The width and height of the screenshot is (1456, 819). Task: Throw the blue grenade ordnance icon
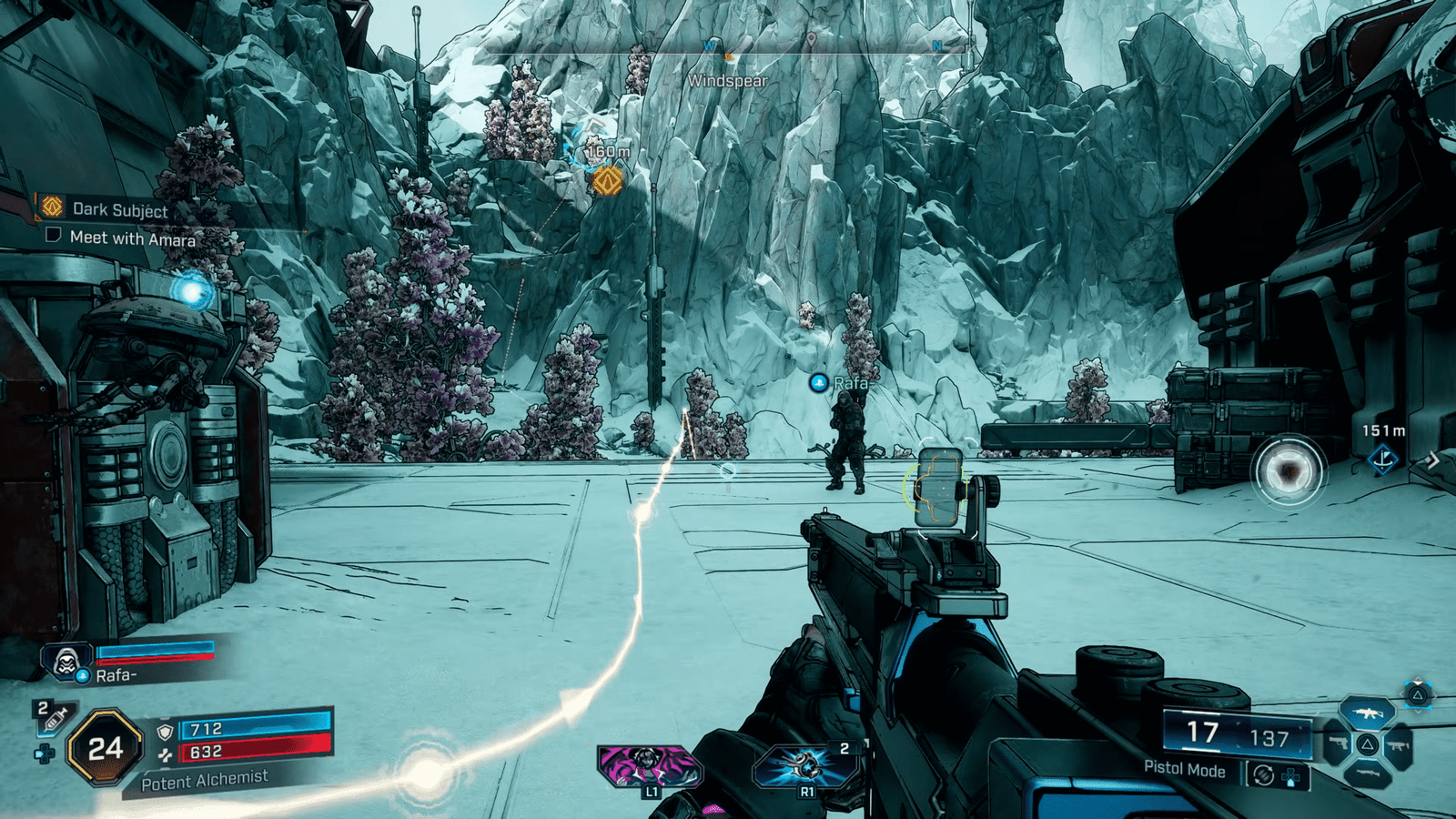pos(804,764)
